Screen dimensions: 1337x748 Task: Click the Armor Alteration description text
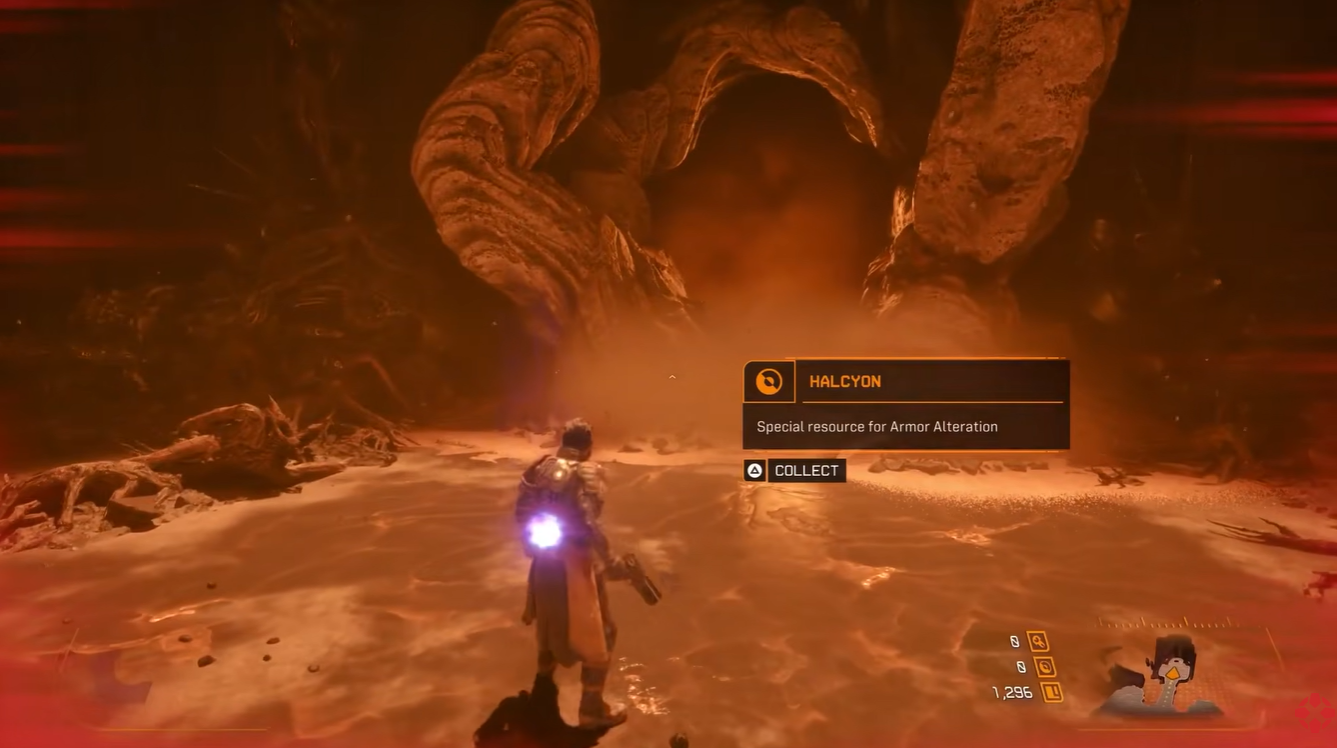(x=879, y=426)
